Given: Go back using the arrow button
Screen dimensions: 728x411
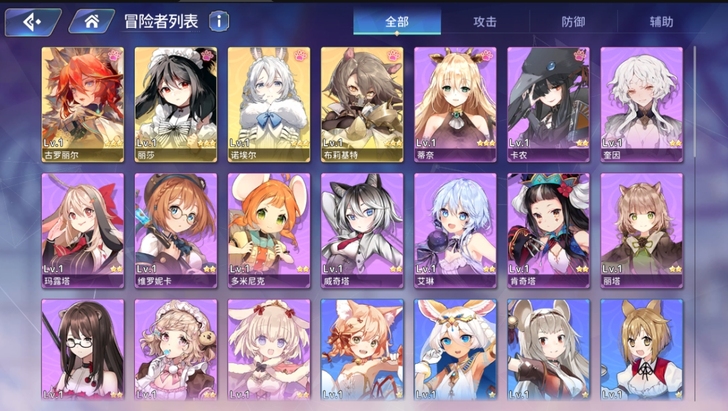Looking at the screenshot, I should click(x=32, y=21).
